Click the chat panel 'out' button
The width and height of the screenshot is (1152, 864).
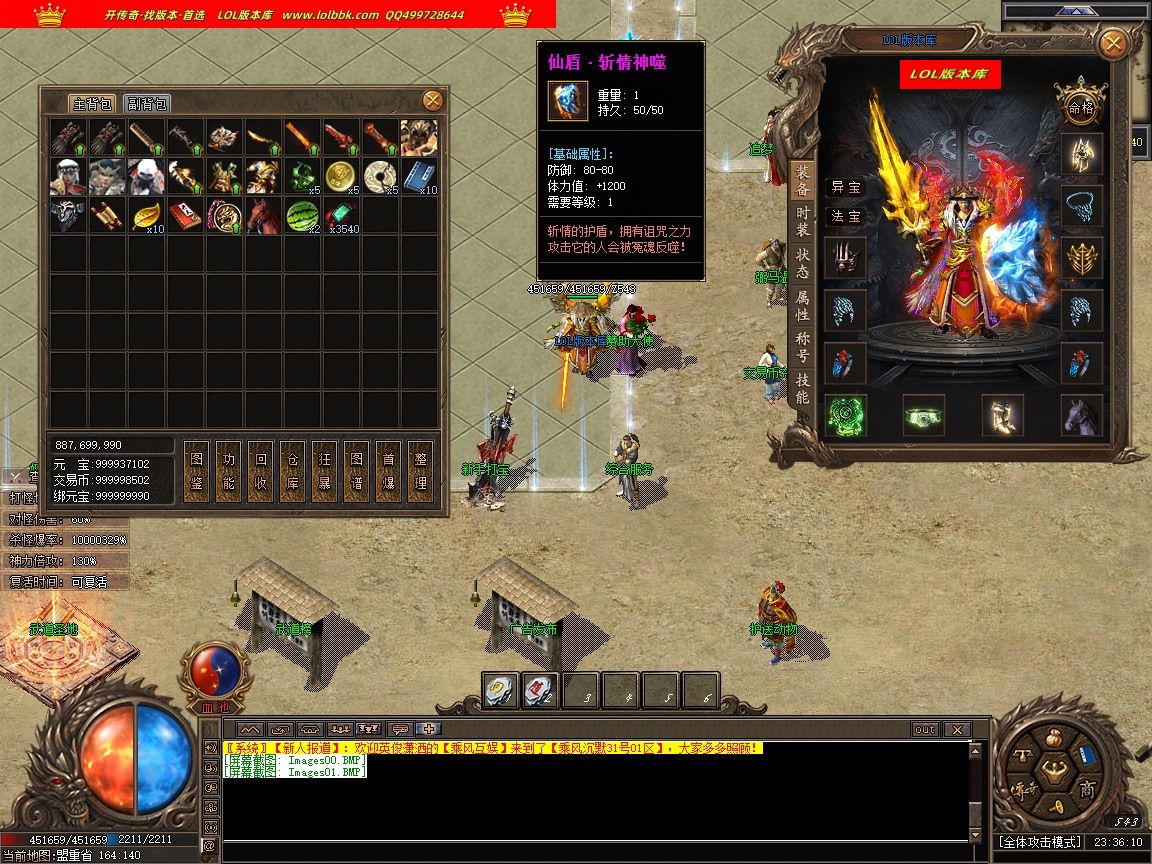(x=925, y=730)
